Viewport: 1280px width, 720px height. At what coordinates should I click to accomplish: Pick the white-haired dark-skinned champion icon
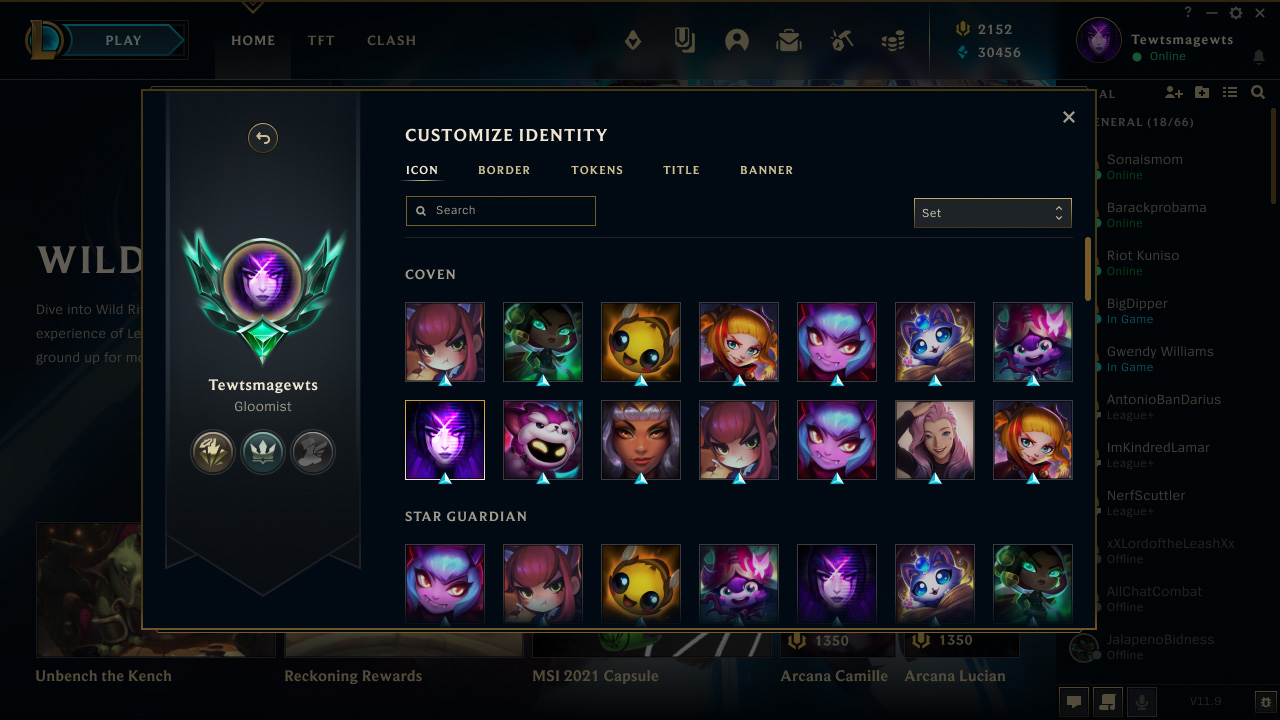point(641,440)
